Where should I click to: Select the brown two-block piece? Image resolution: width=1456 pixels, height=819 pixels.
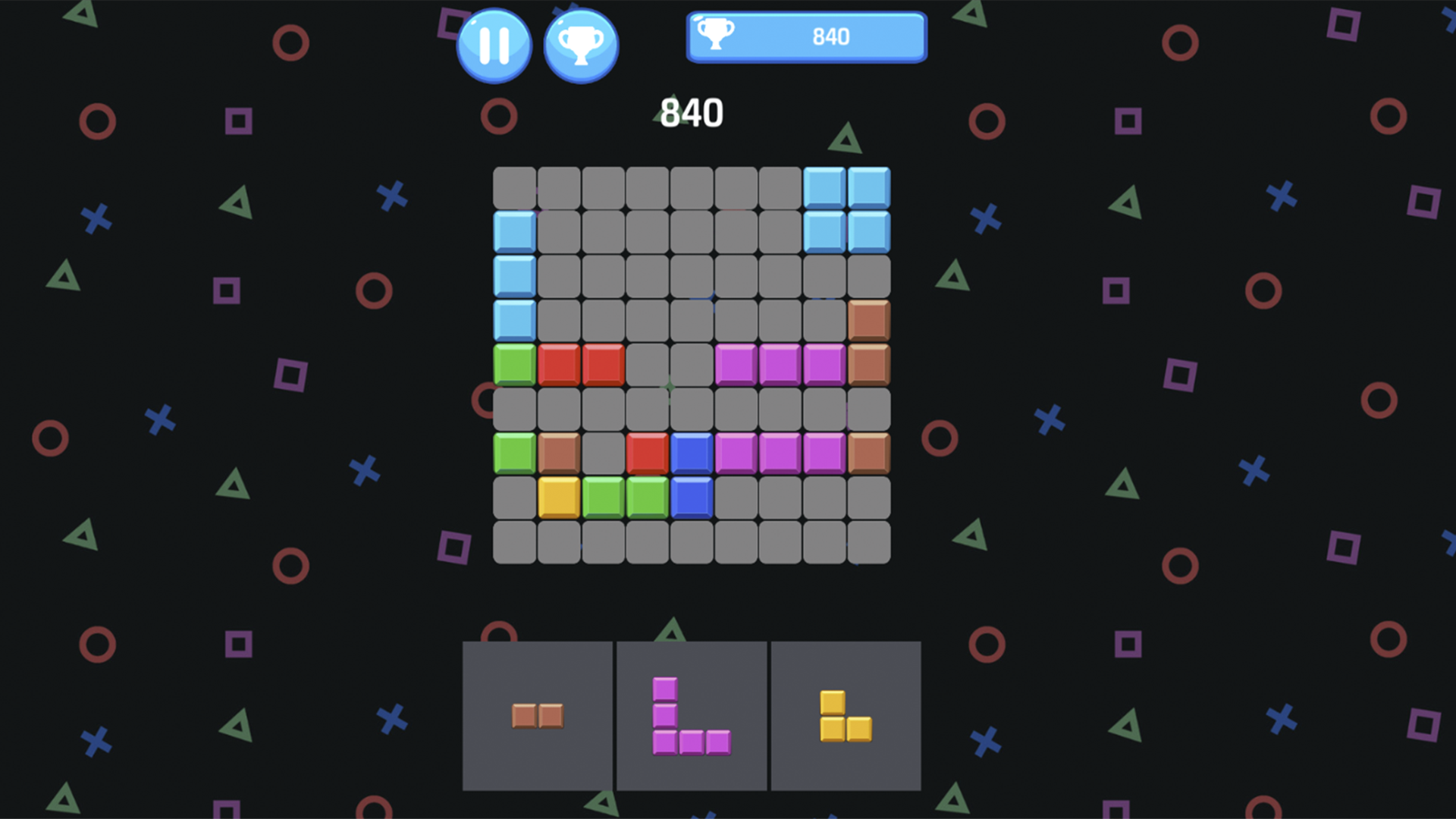pyautogui.click(x=538, y=716)
